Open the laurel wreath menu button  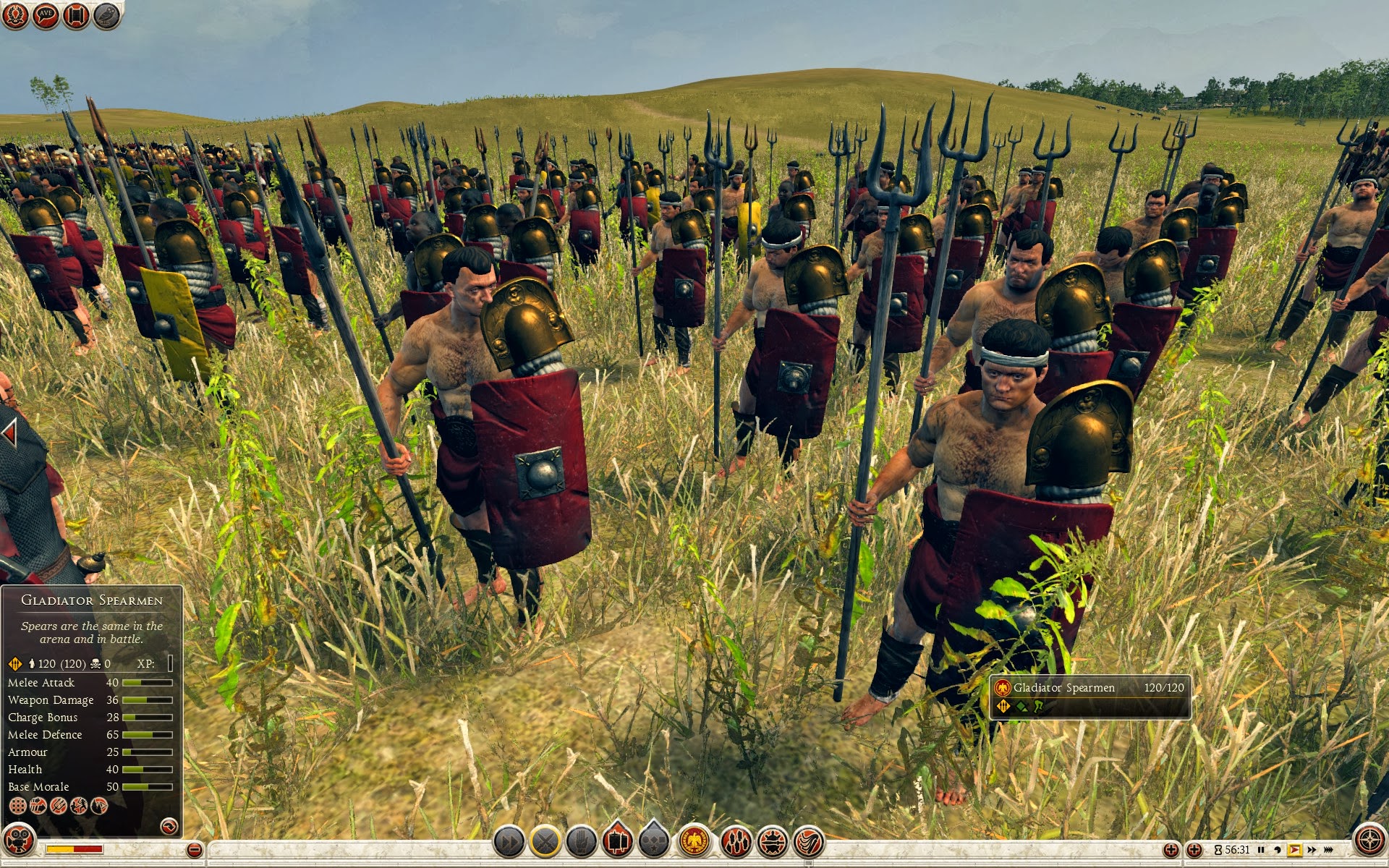pyautogui.click(x=15, y=14)
